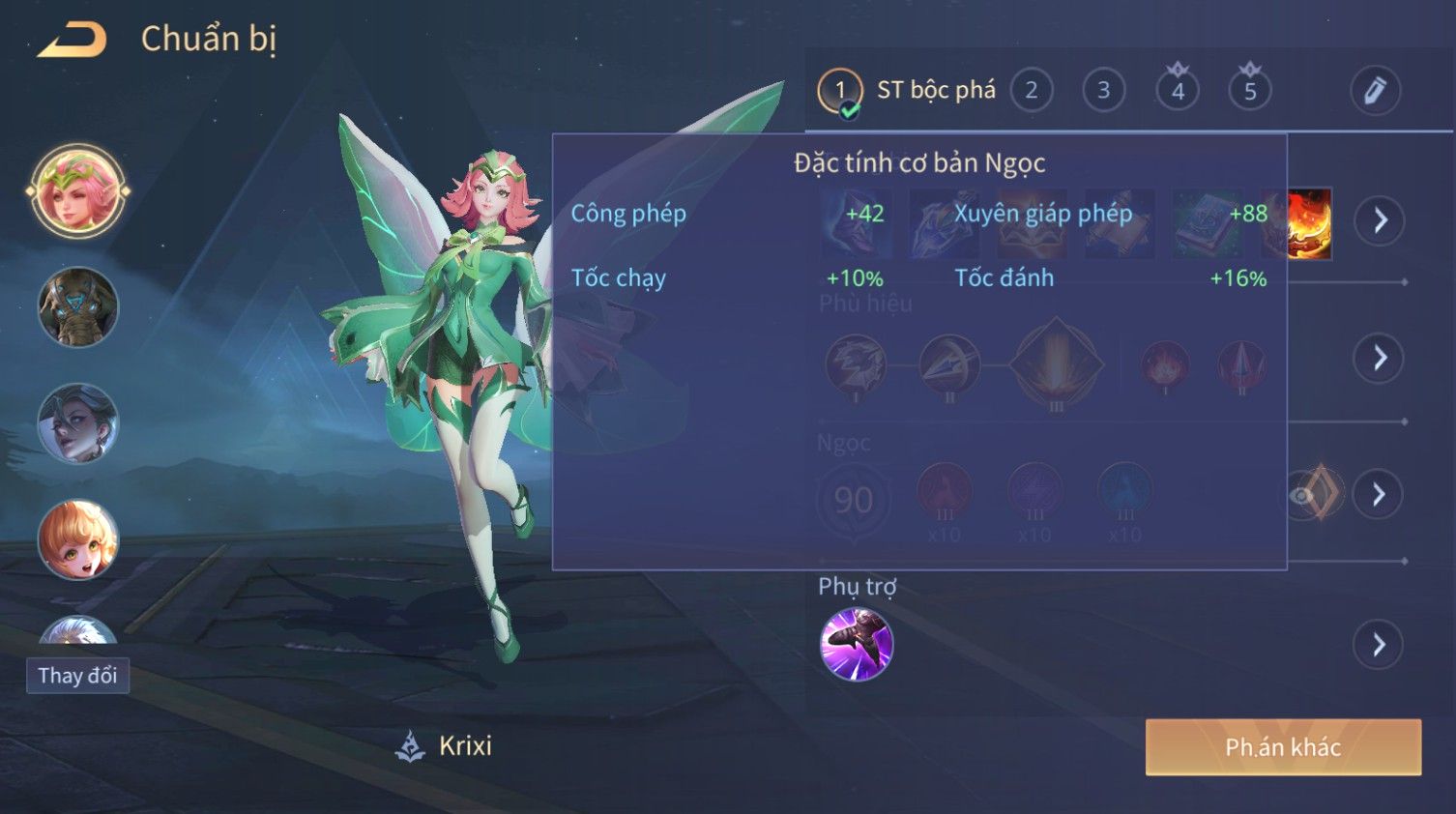Switch to preset slot 2

click(1031, 91)
